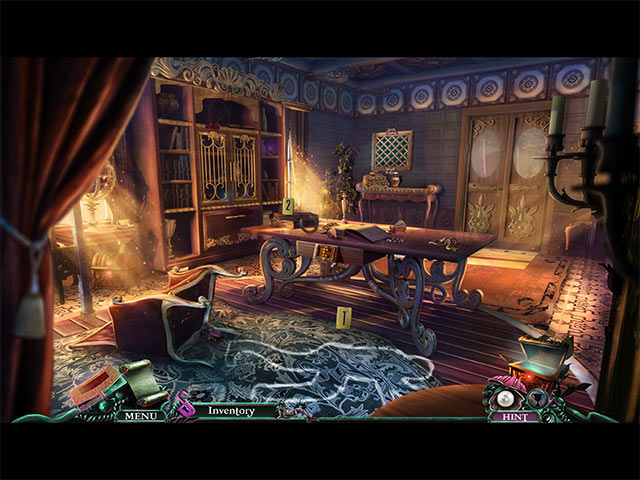This screenshot has height=480, width=640.
Task: Click the pearl shell hint icon
Action: click(503, 397)
